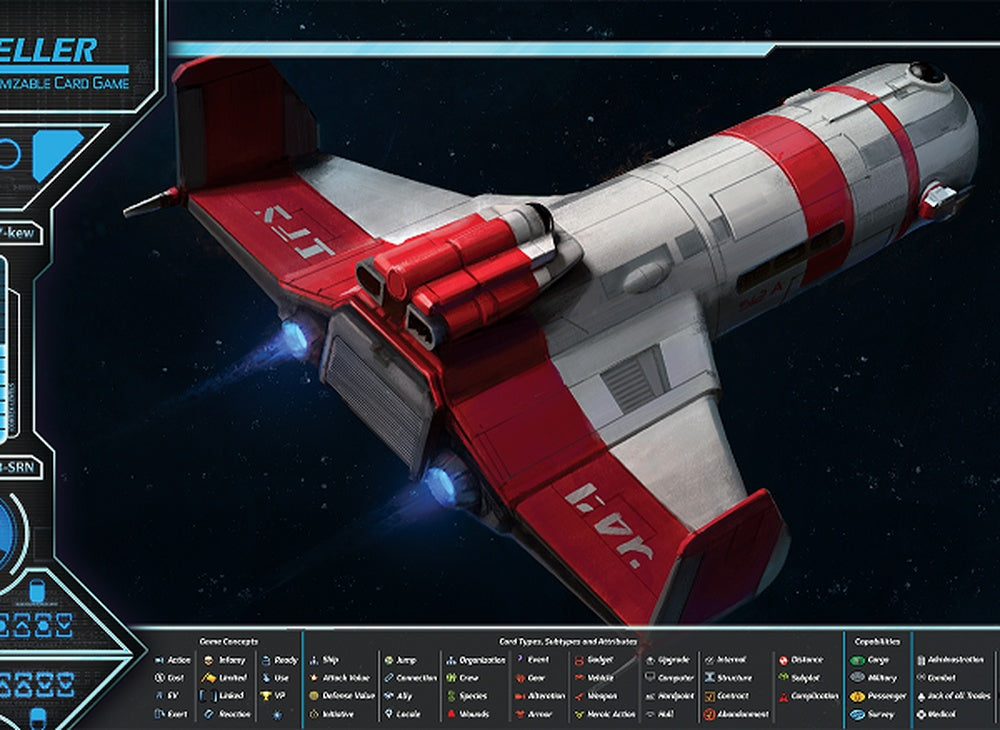
Task: Select the Crew legend entry
Action: 462,678
